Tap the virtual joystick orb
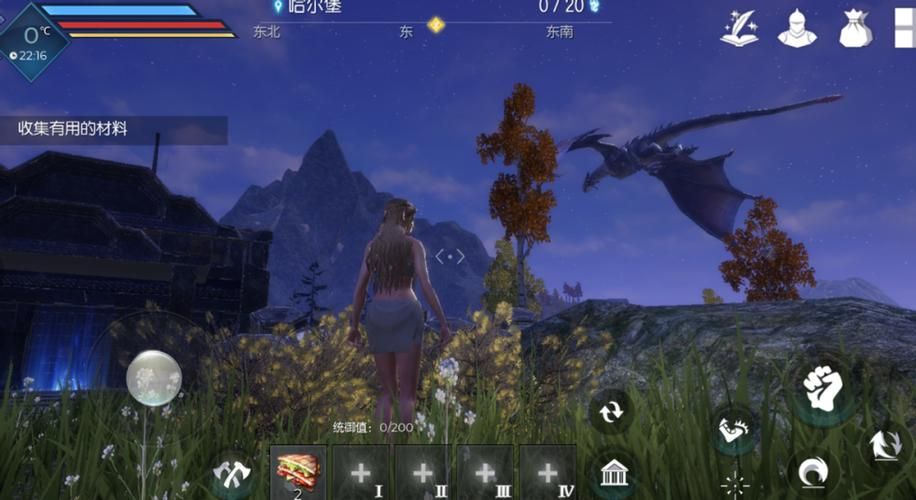Image resolution: width=916 pixels, height=500 pixels. click(x=154, y=378)
